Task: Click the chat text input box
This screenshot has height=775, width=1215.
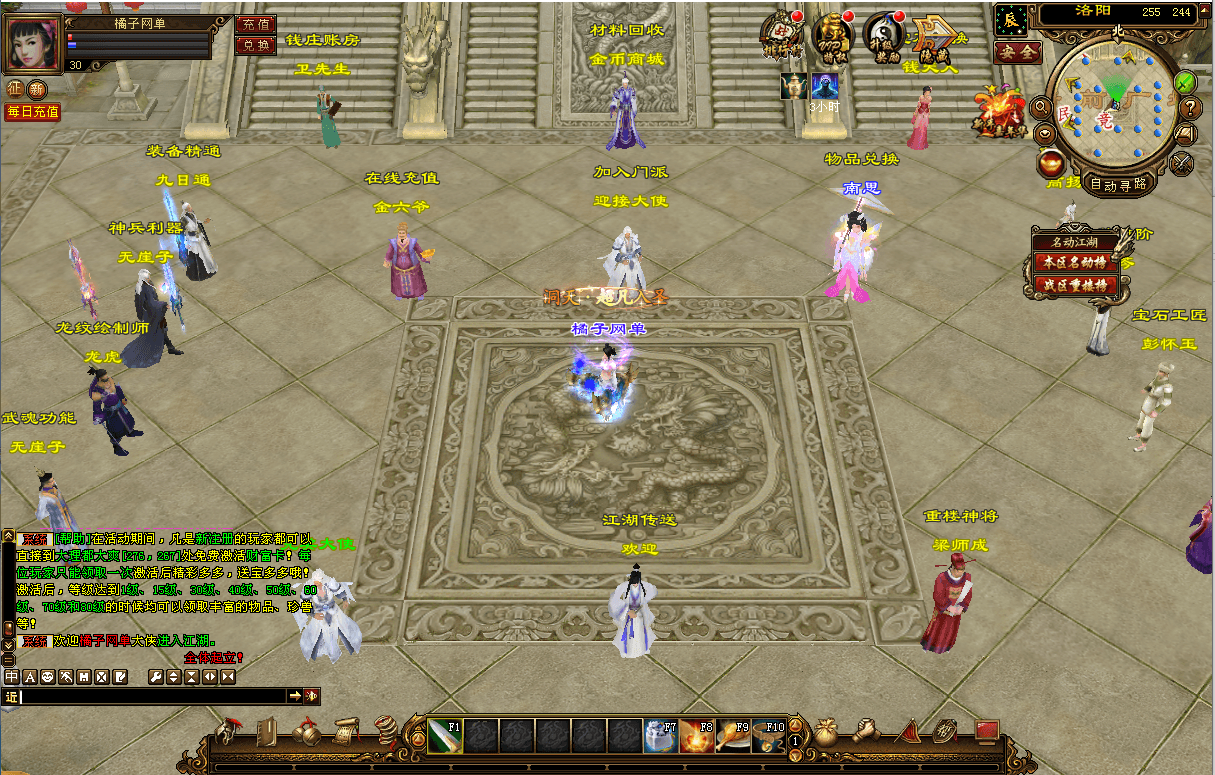Action: 153,696
